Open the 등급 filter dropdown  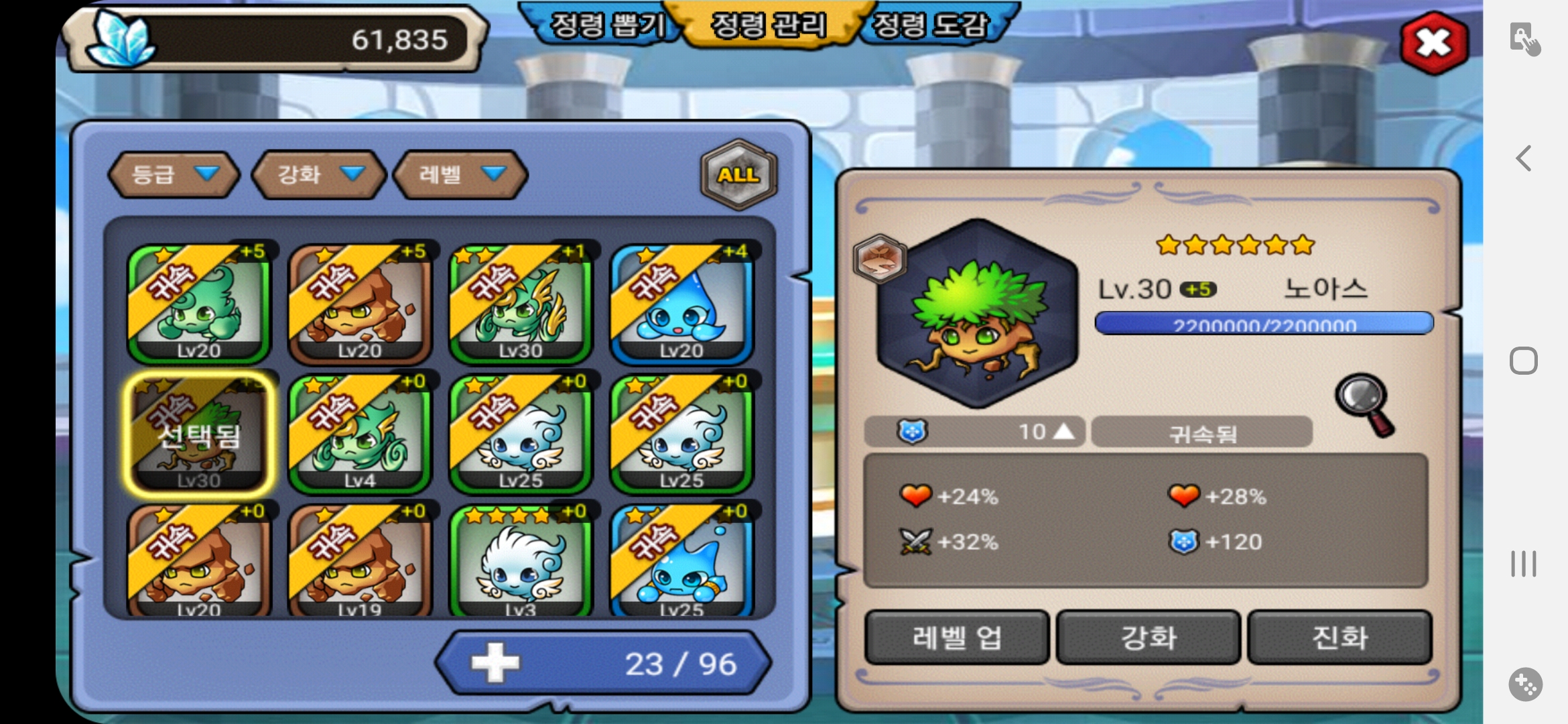coord(174,174)
